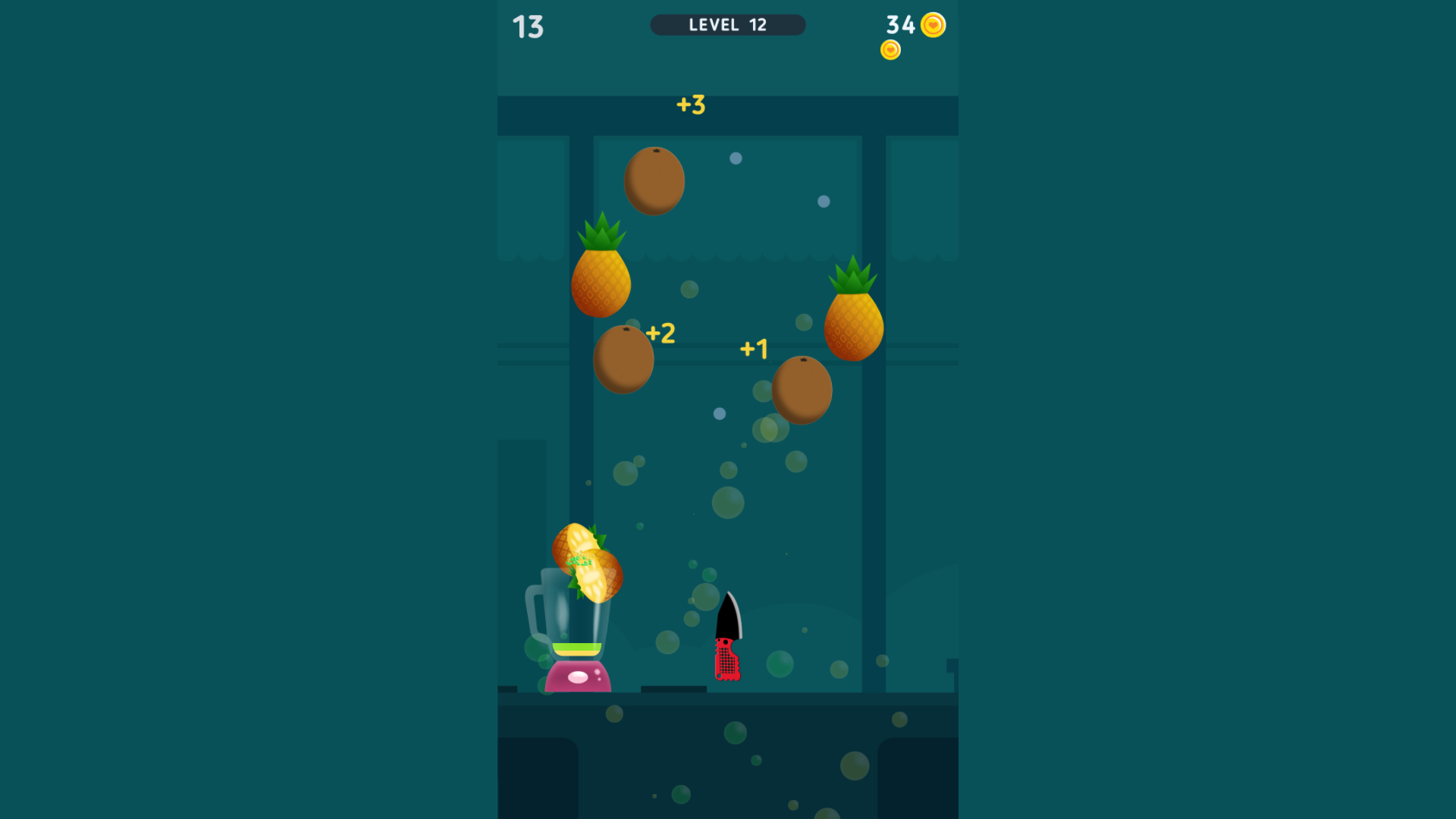This screenshot has width=1456, height=819.
Task: Tap the kiwi next to the +2 label
Action: click(624, 358)
